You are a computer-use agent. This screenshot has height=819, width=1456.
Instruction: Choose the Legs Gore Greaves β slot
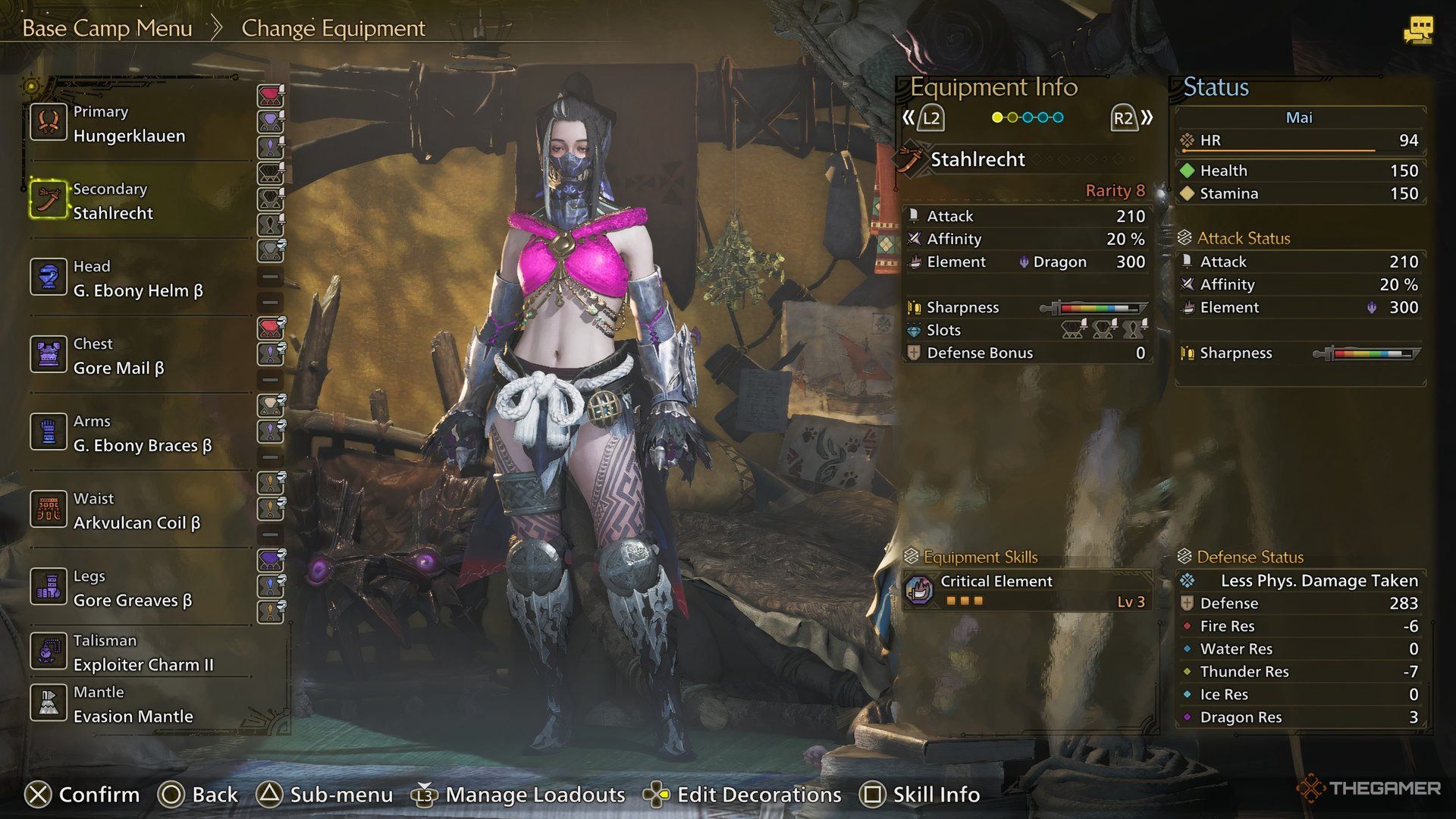pos(132,588)
